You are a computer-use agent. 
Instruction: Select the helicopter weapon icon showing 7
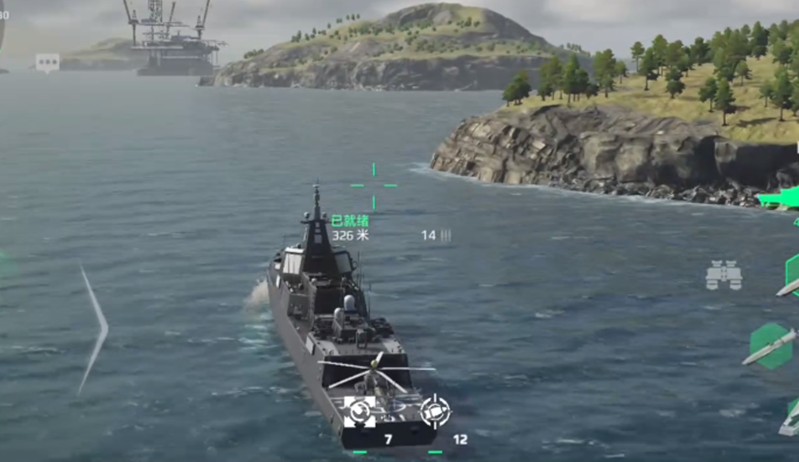(360, 410)
